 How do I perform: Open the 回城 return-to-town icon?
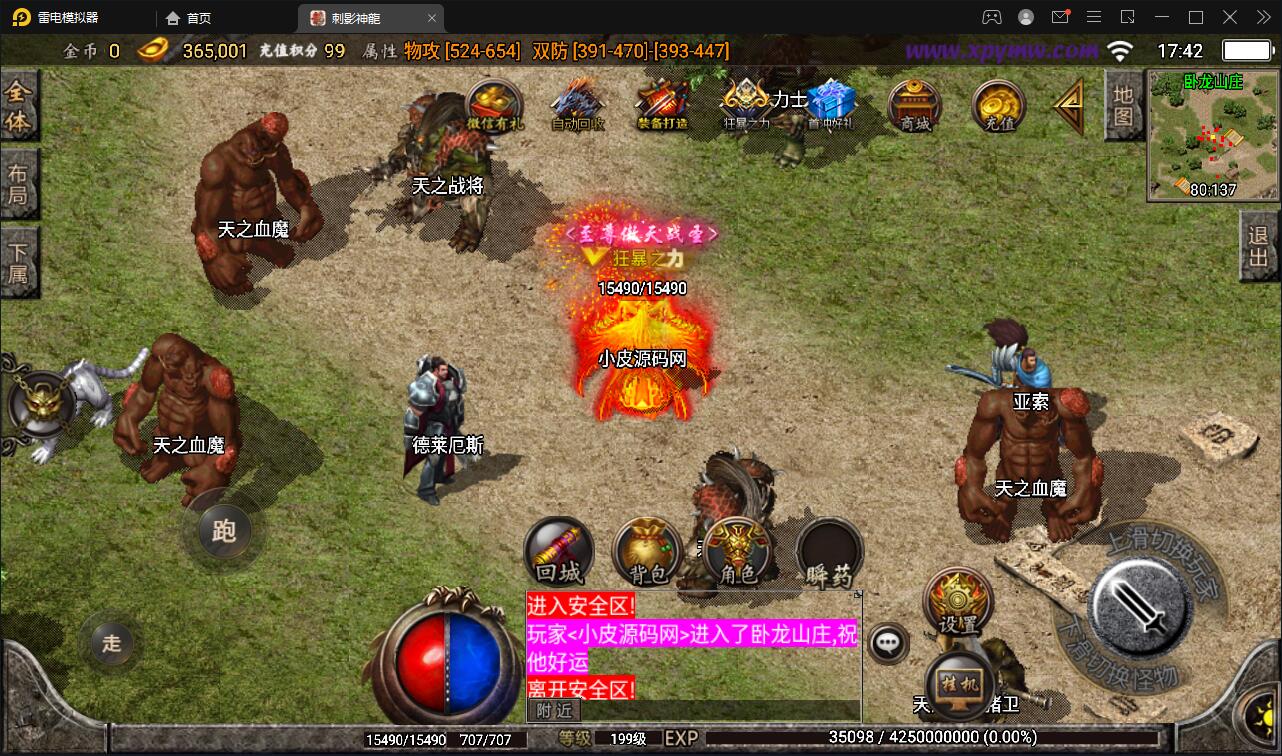pyautogui.click(x=557, y=551)
